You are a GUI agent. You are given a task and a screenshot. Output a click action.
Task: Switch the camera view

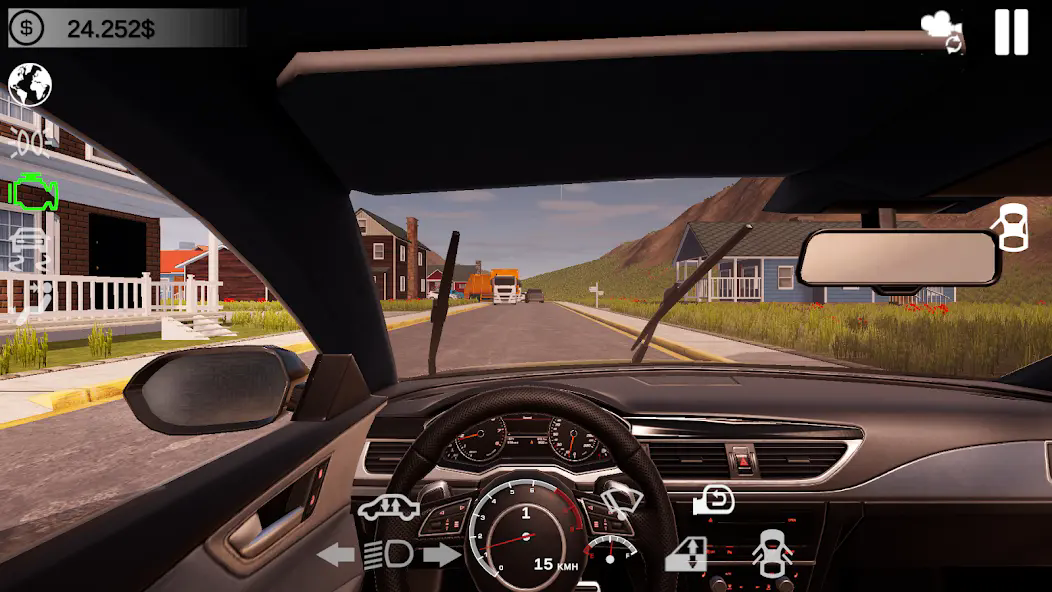click(943, 32)
